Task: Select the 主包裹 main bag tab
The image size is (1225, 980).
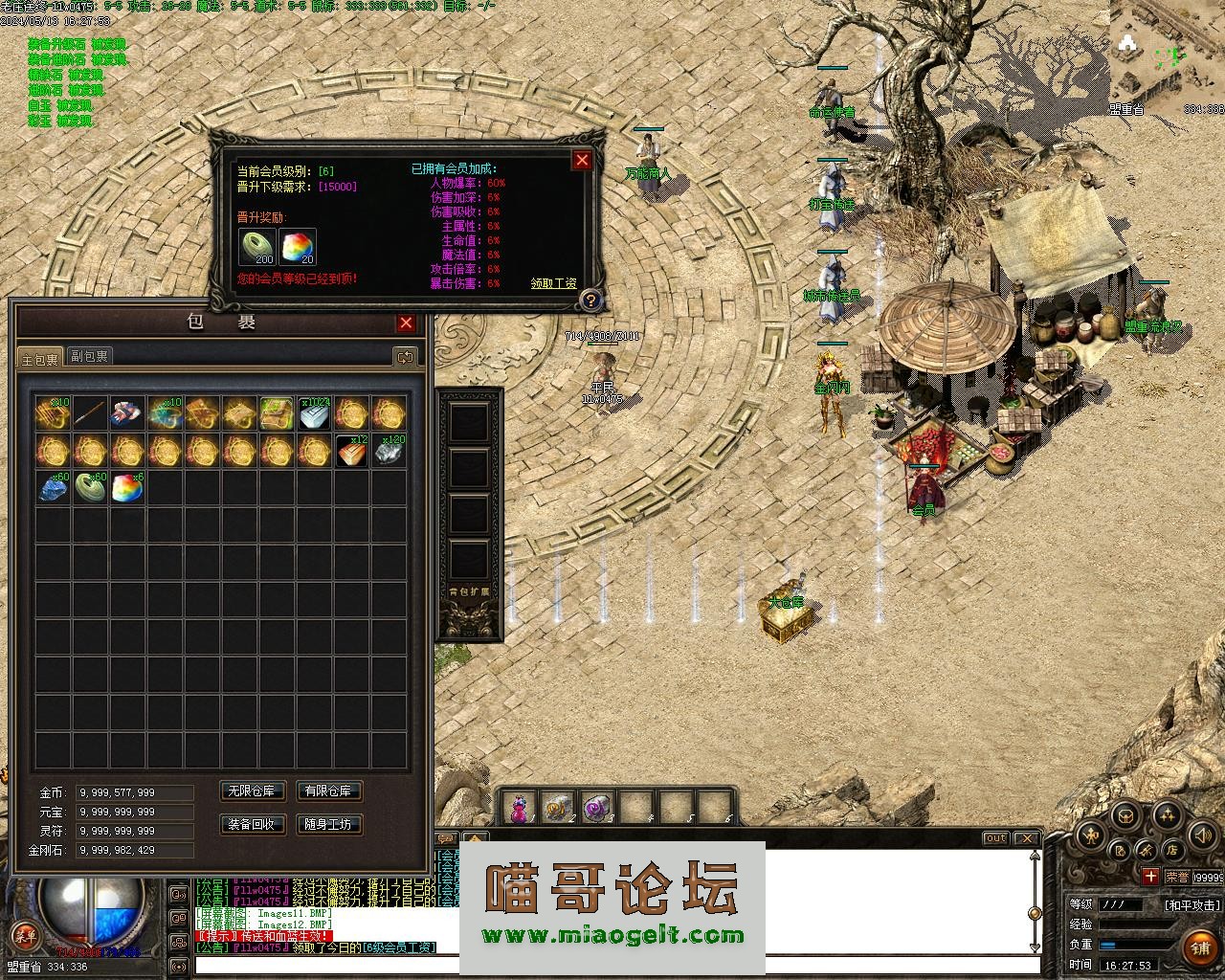Action: [x=40, y=358]
